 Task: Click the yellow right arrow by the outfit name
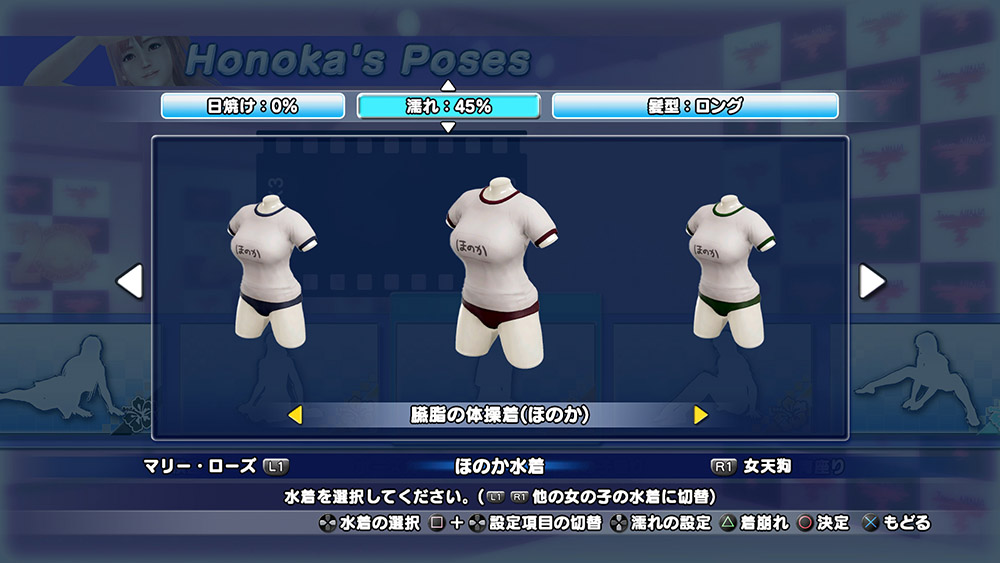[701, 414]
